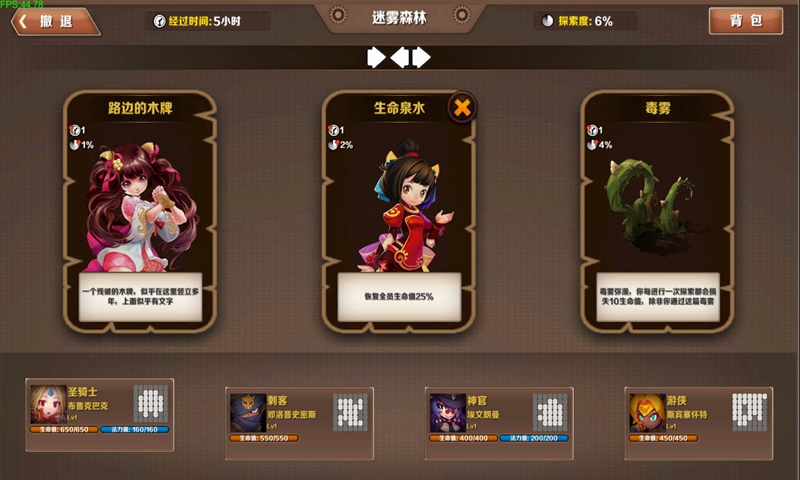Choose the 路边的木牌 event card

tap(140, 210)
